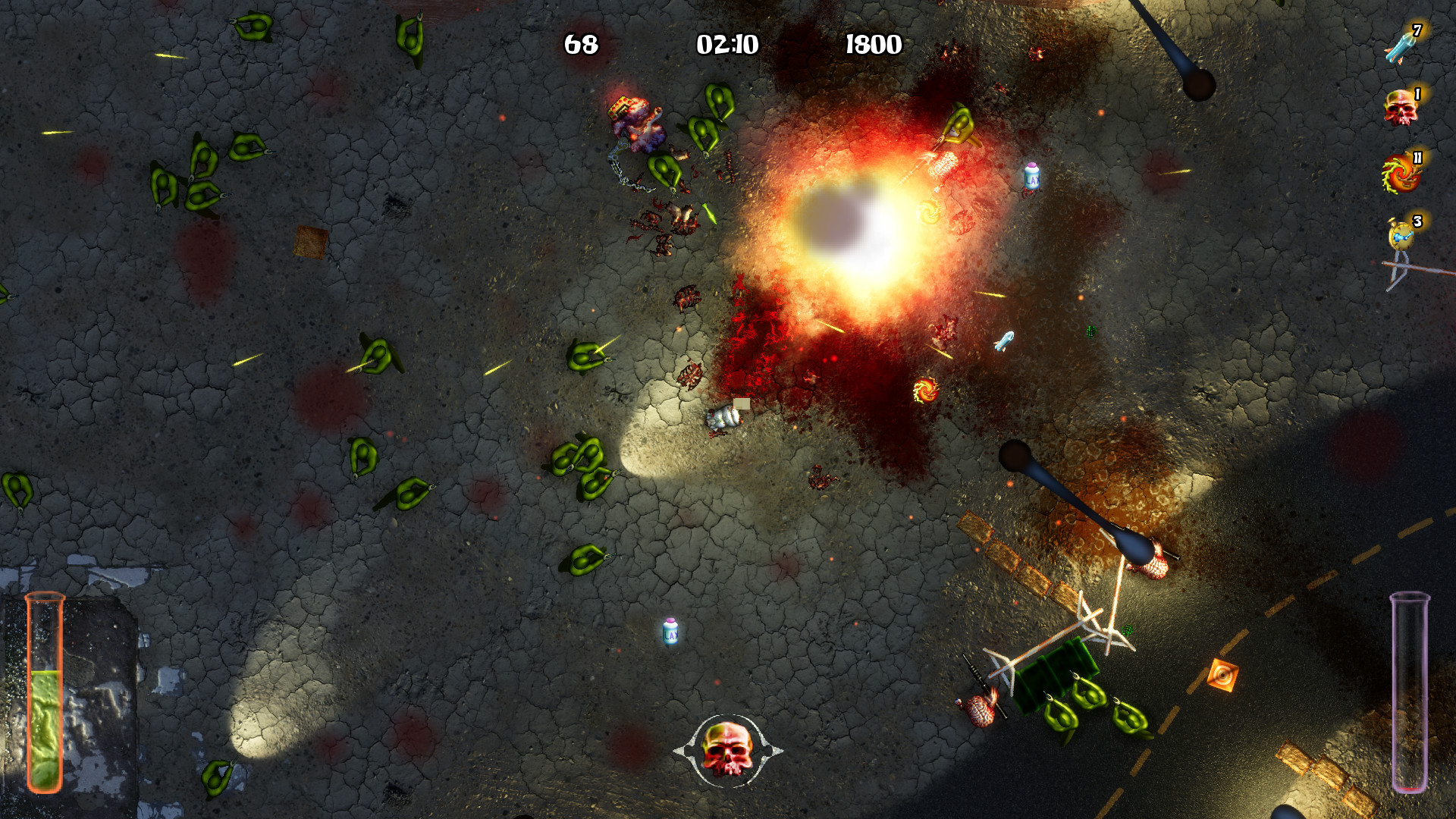Trigger the gold stopwatch time item

tap(1401, 236)
